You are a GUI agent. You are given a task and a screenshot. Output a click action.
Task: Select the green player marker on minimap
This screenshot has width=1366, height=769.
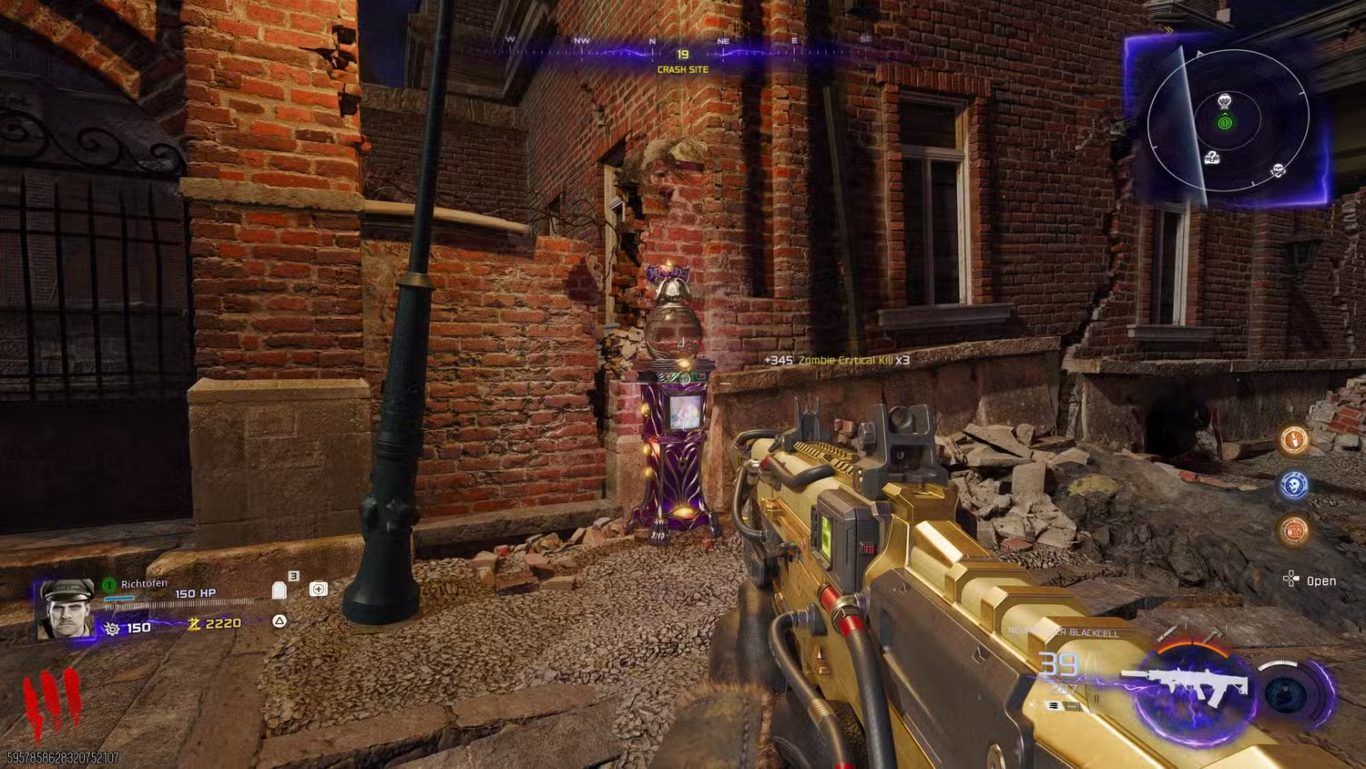coord(1225,122)
